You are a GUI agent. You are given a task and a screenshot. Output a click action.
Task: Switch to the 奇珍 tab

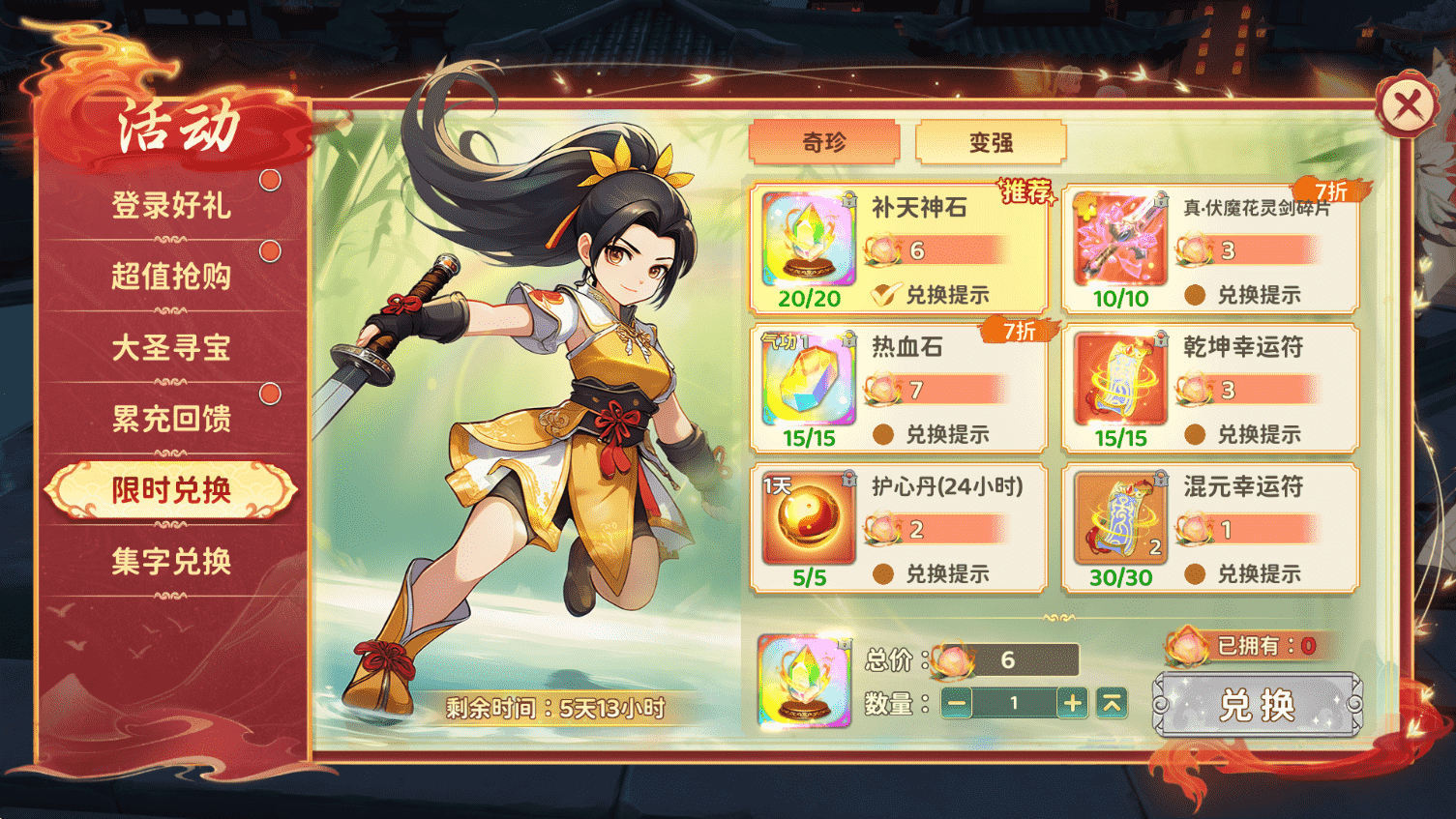coord(825,142)
